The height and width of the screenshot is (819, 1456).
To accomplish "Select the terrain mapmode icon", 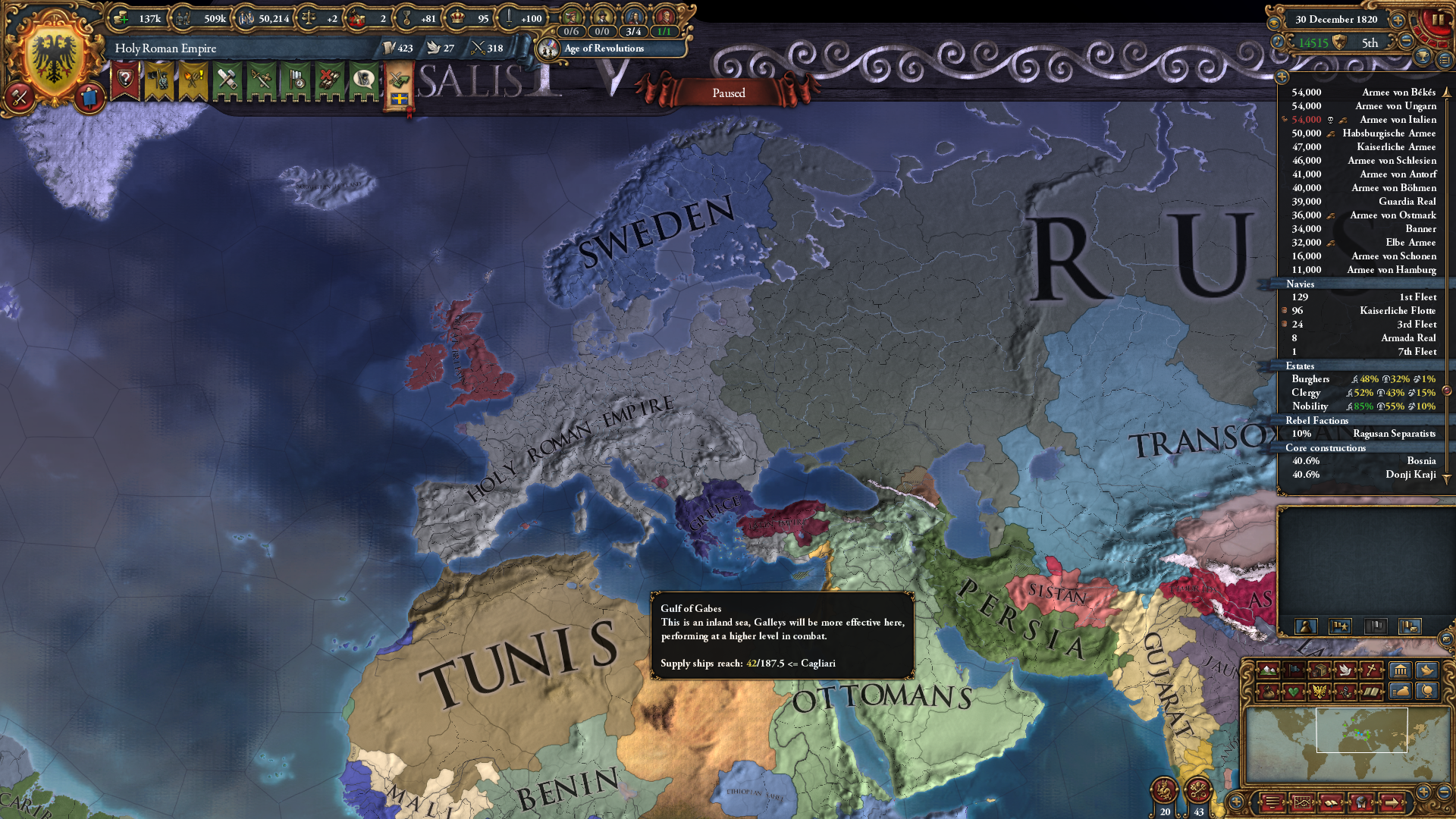I will point(1266,670).
